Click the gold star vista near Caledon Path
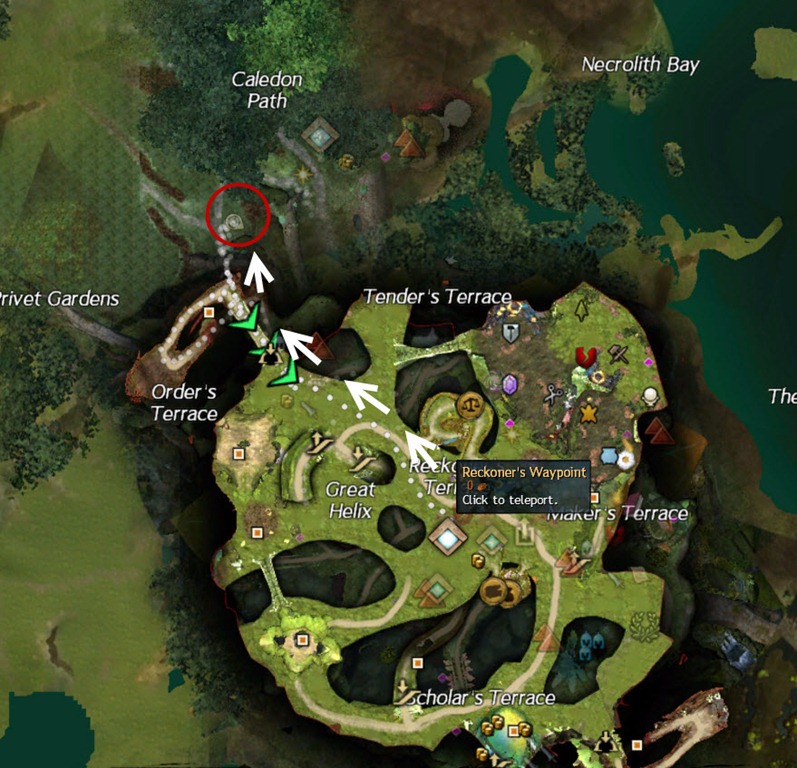 coord(303,175)
